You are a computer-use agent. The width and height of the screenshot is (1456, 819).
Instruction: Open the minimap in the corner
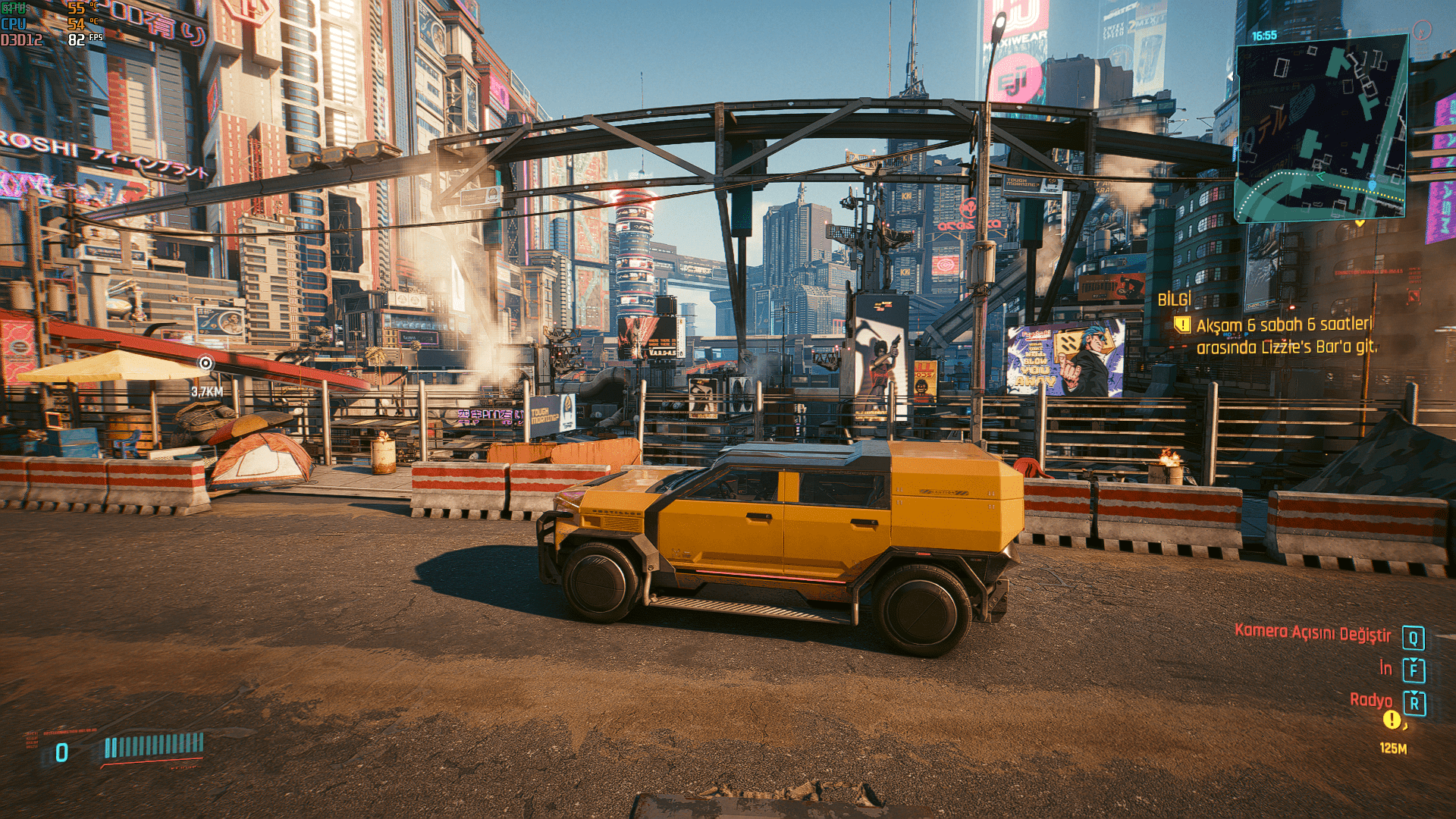pos(1321,129)
